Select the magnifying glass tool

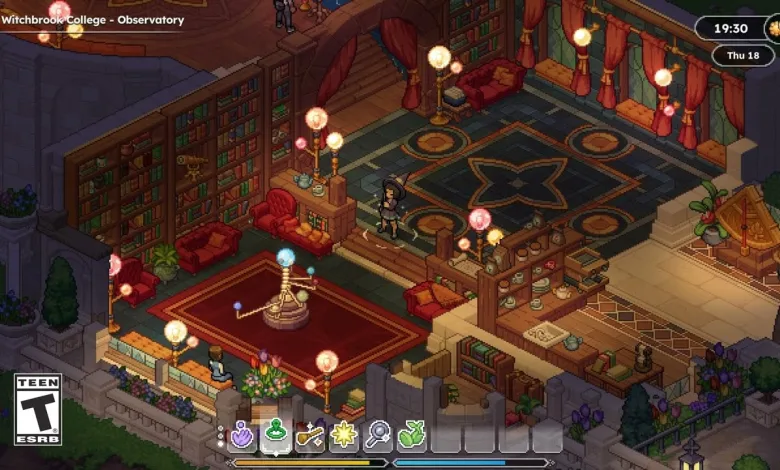379,436
